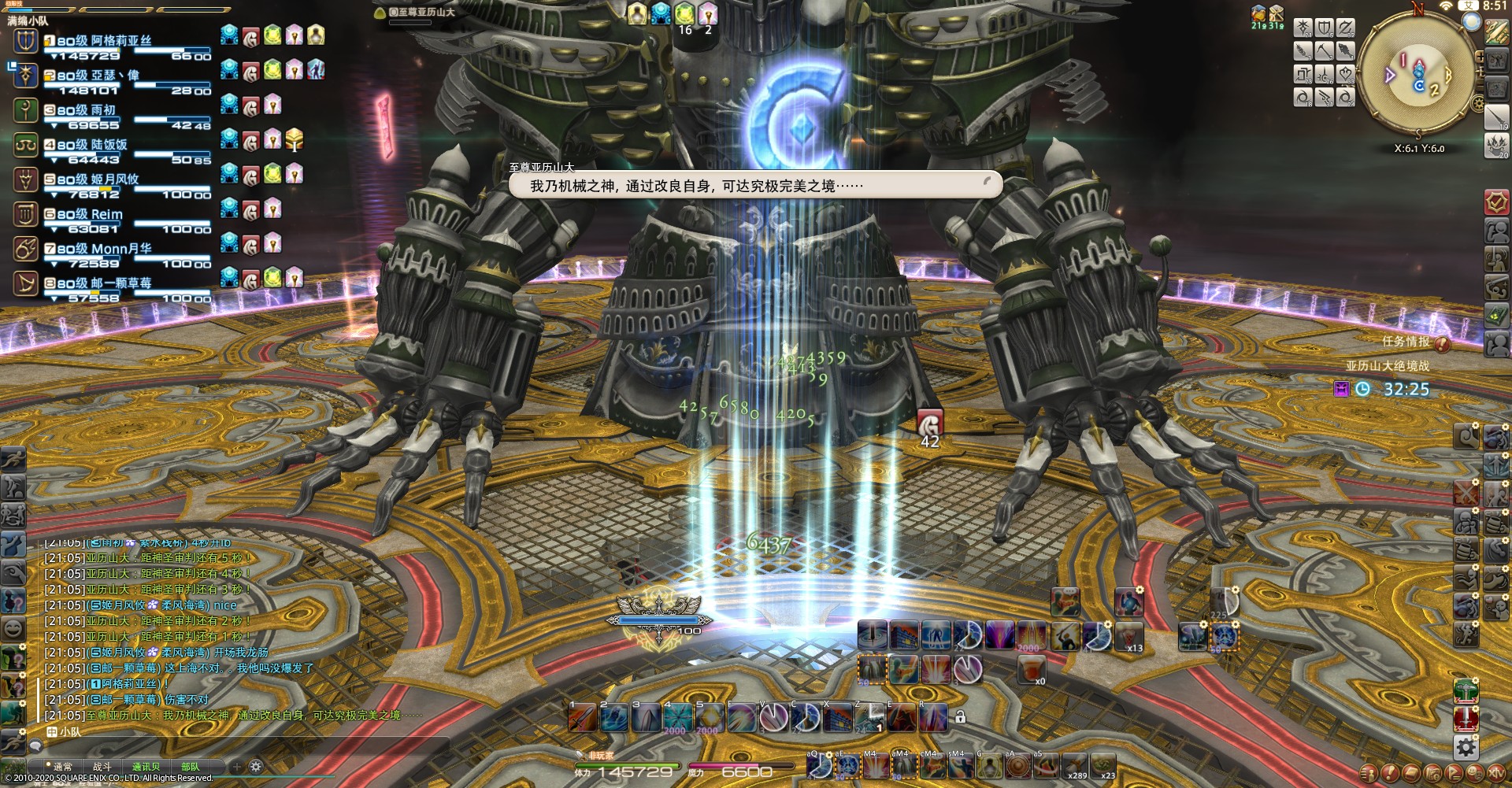The width and height of the screenshot is (1512, 788).
Task: Open chat log settings gear
Action: tap(255, 766)
